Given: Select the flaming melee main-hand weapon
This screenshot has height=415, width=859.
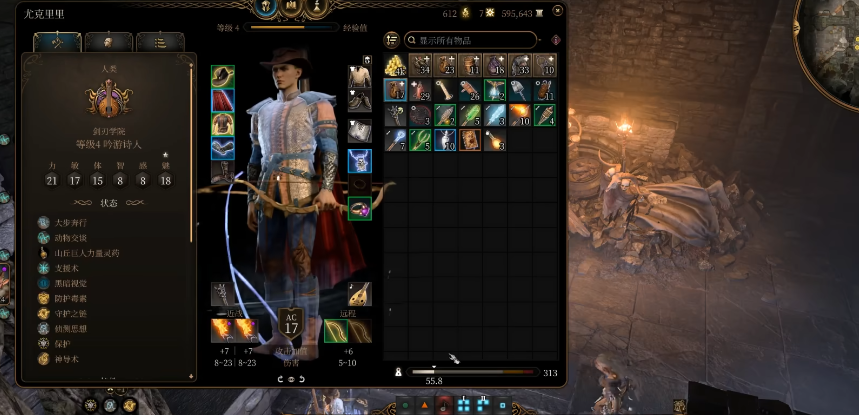Looking at the screenshot, I should pyautogui.click(x=222, y=330).
